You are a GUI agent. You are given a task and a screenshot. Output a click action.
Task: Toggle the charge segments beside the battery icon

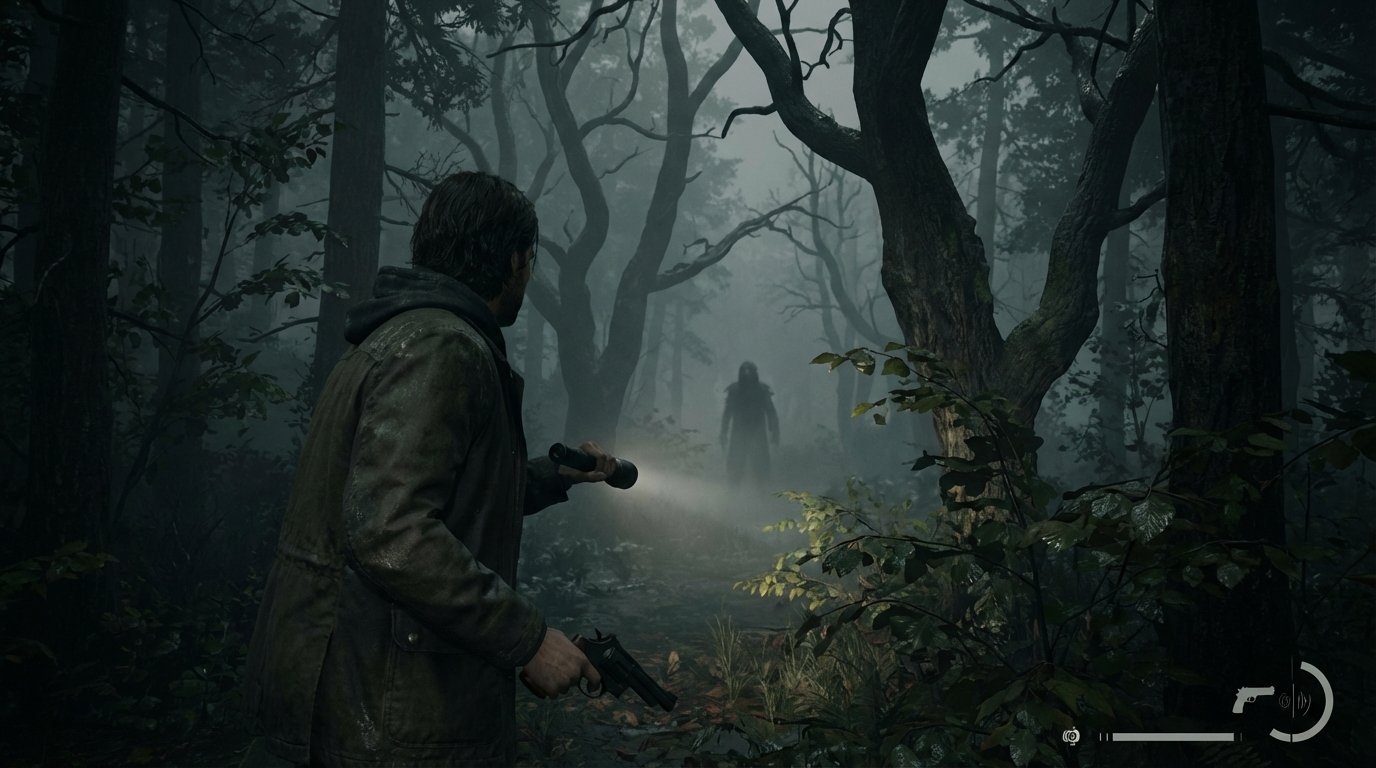tap(1104, 736)
